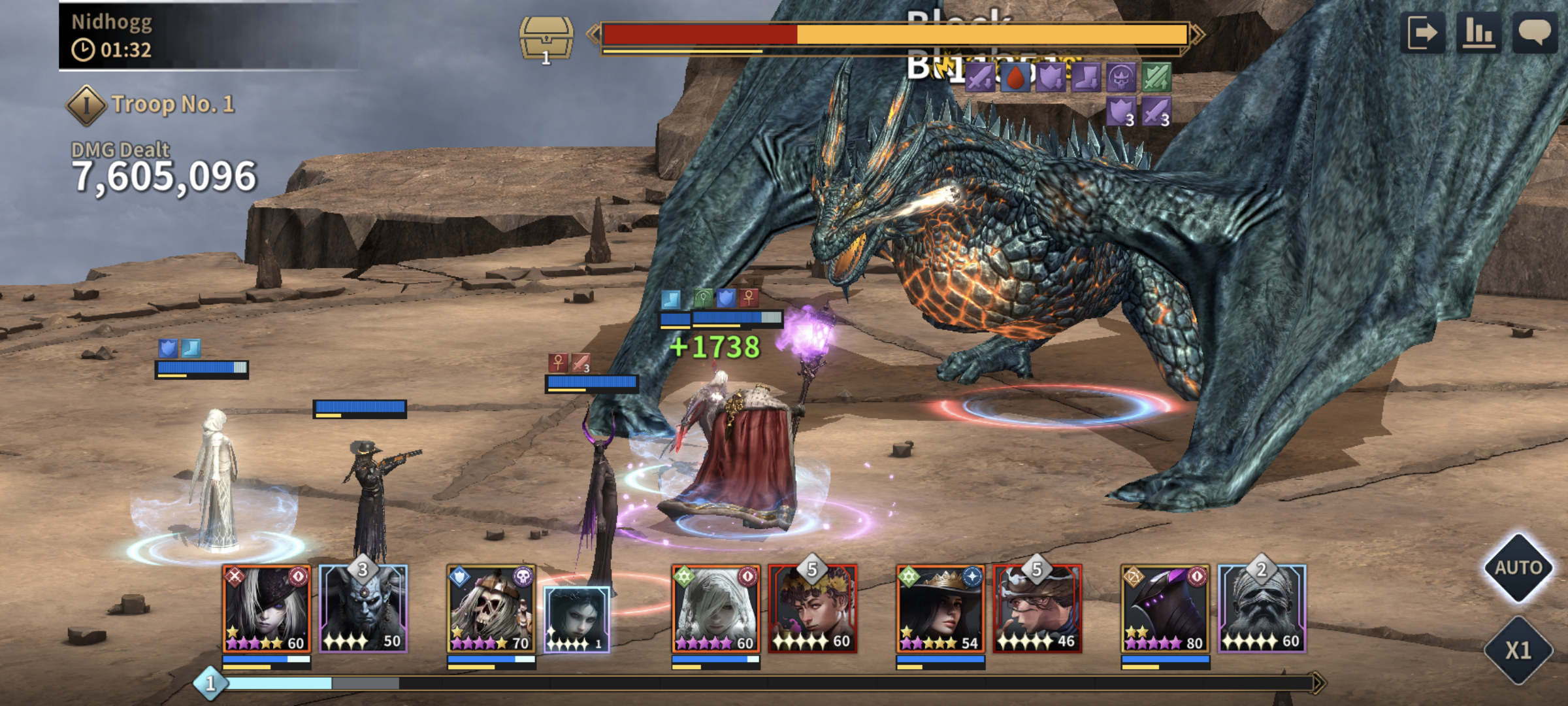
Task: Select the flower-crowned hero card level 60
Action: 813,609
